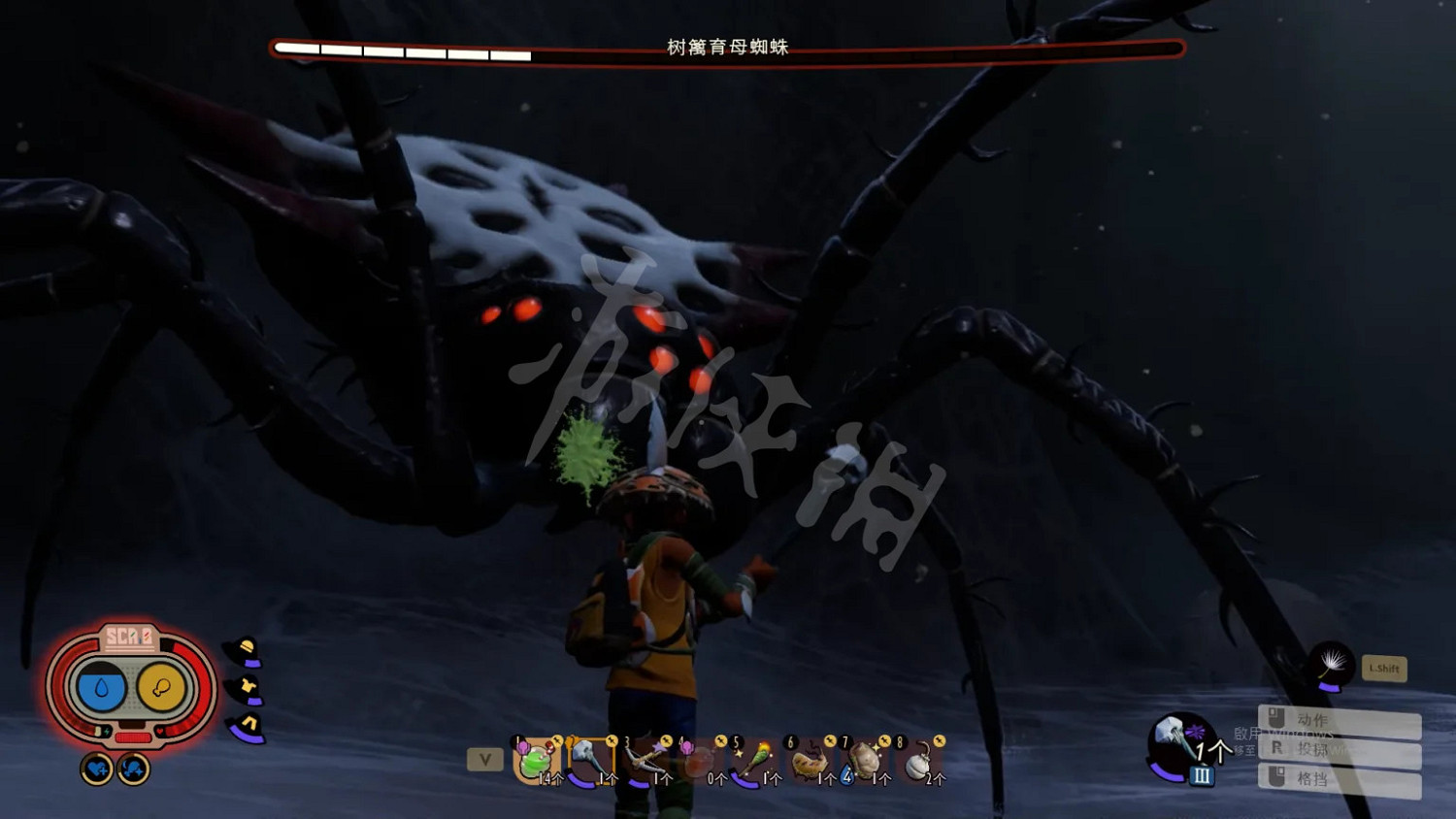Viewport: 1456px width, 819px height.
Task: Activate the dandelion tuft glider icon
Action: coord(1330,666)
